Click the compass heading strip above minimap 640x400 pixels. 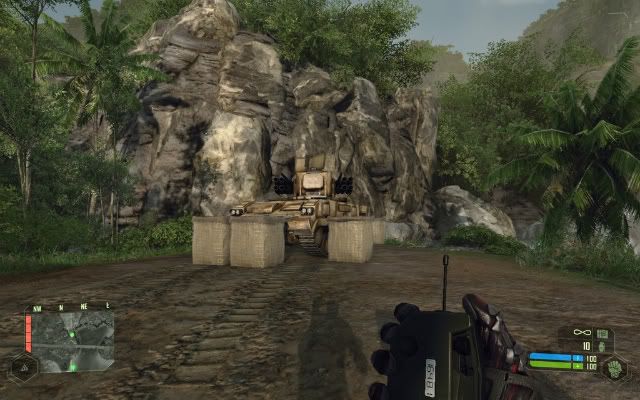pyautogui.click(x=72, y=308)
